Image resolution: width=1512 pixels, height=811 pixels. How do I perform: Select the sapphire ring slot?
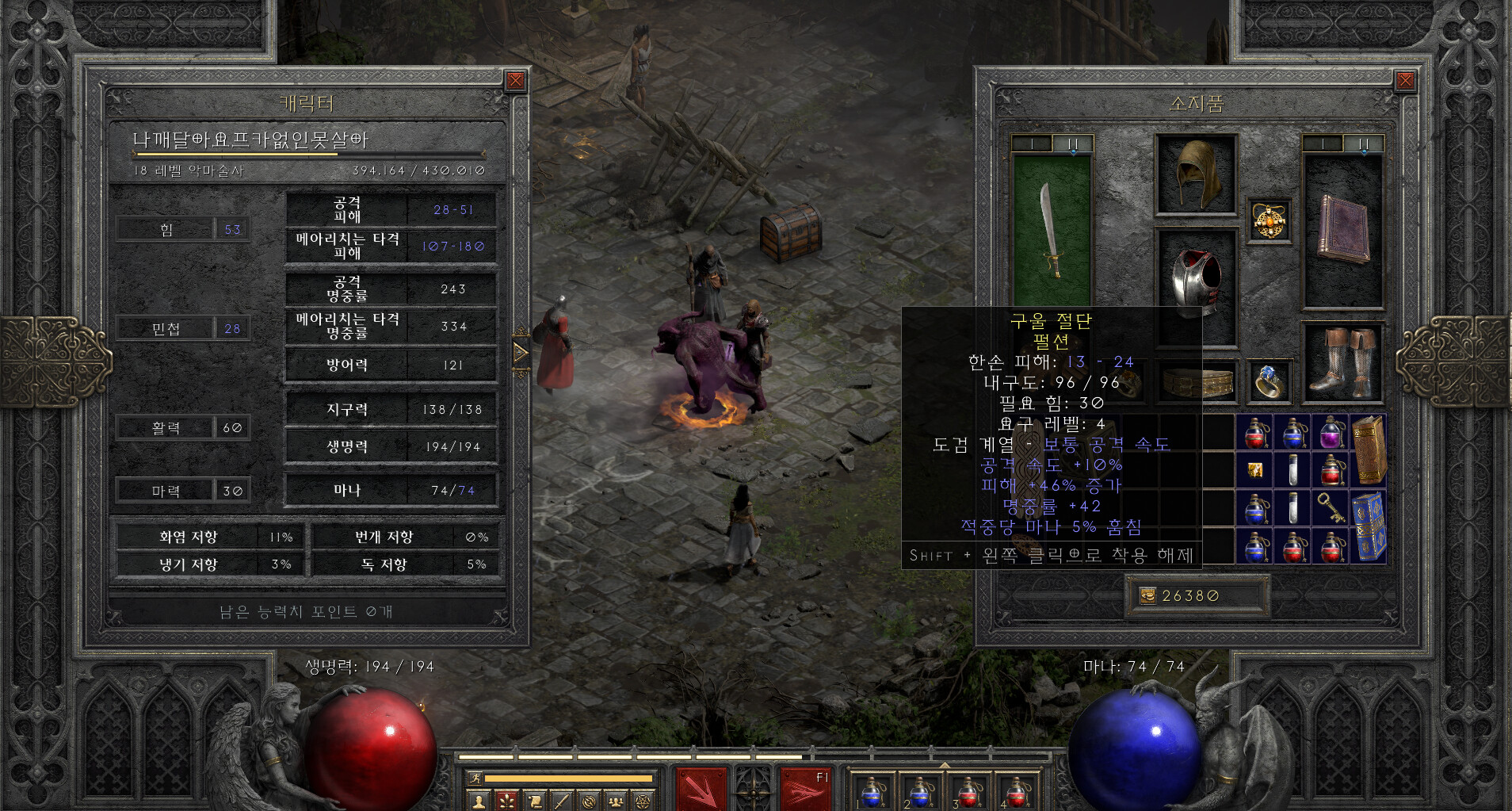coord(1267,381)
